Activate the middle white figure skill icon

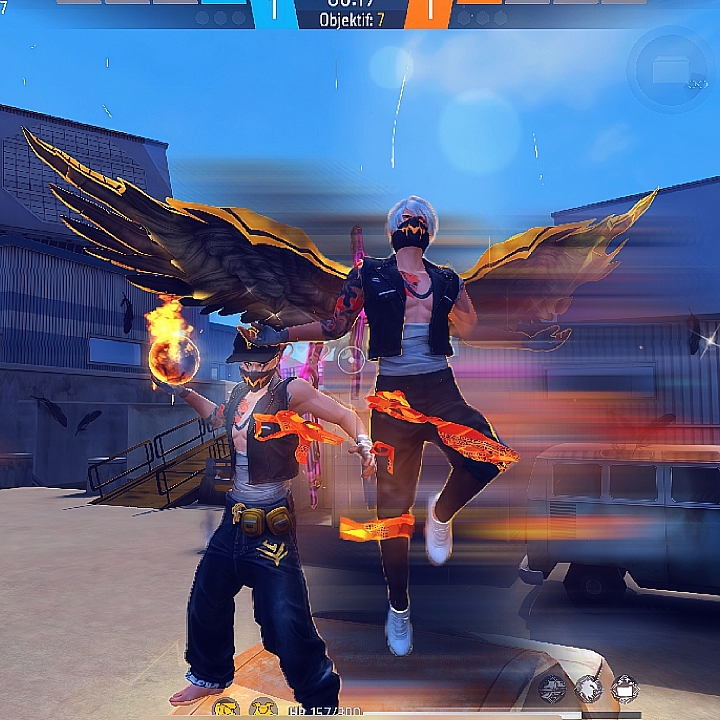[x=590, y=688]
